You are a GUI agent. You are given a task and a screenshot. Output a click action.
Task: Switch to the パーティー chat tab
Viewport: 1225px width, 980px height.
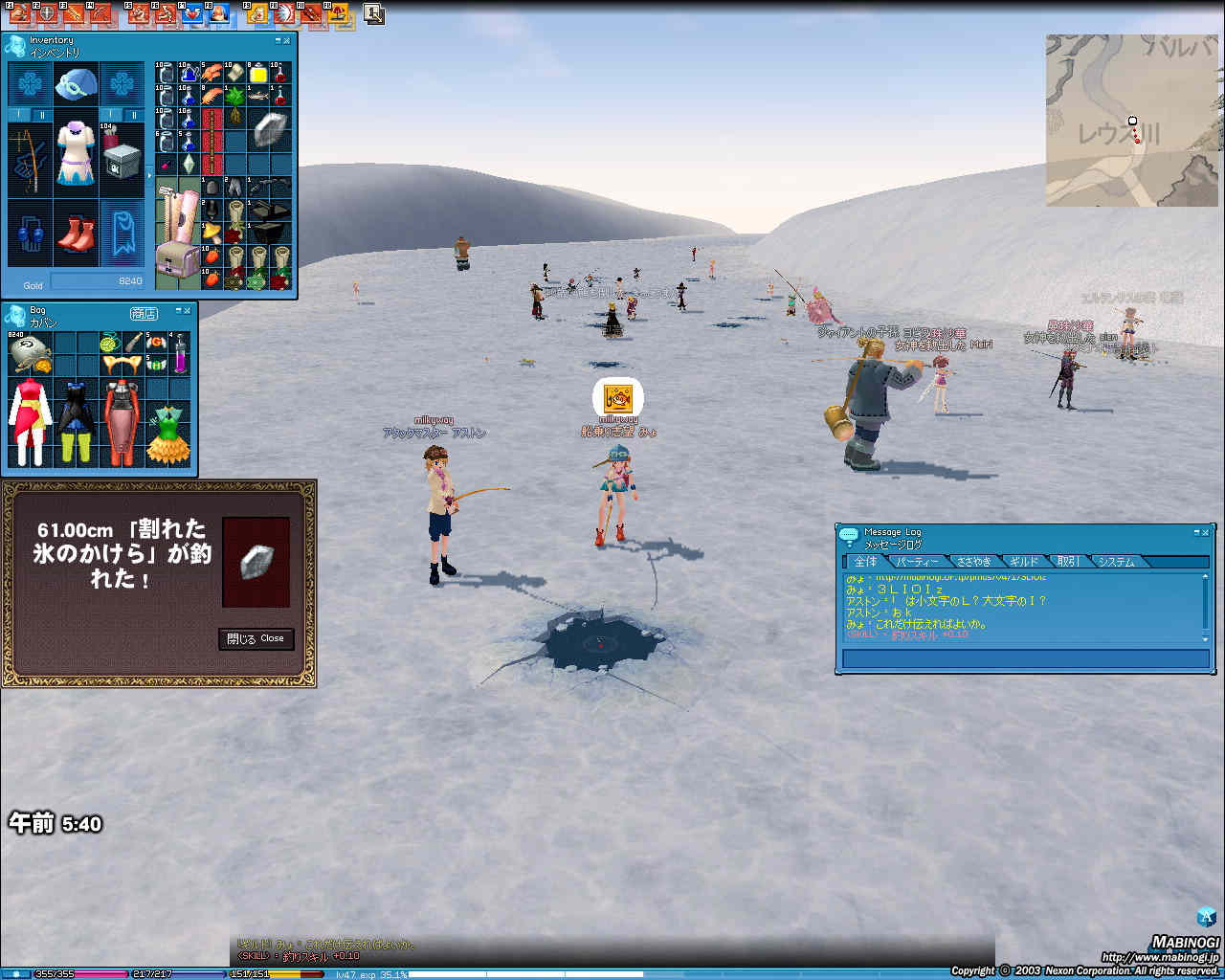tap(917, 562)
